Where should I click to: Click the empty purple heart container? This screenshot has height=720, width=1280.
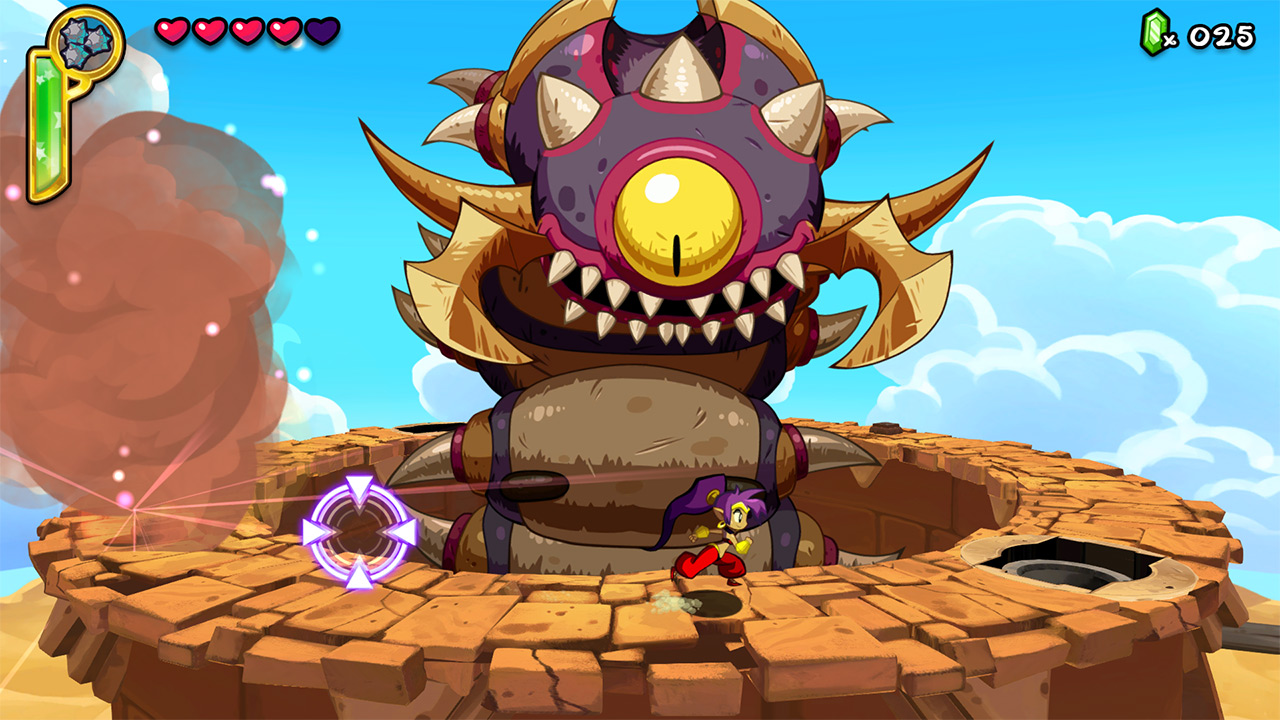pos(322,30)
